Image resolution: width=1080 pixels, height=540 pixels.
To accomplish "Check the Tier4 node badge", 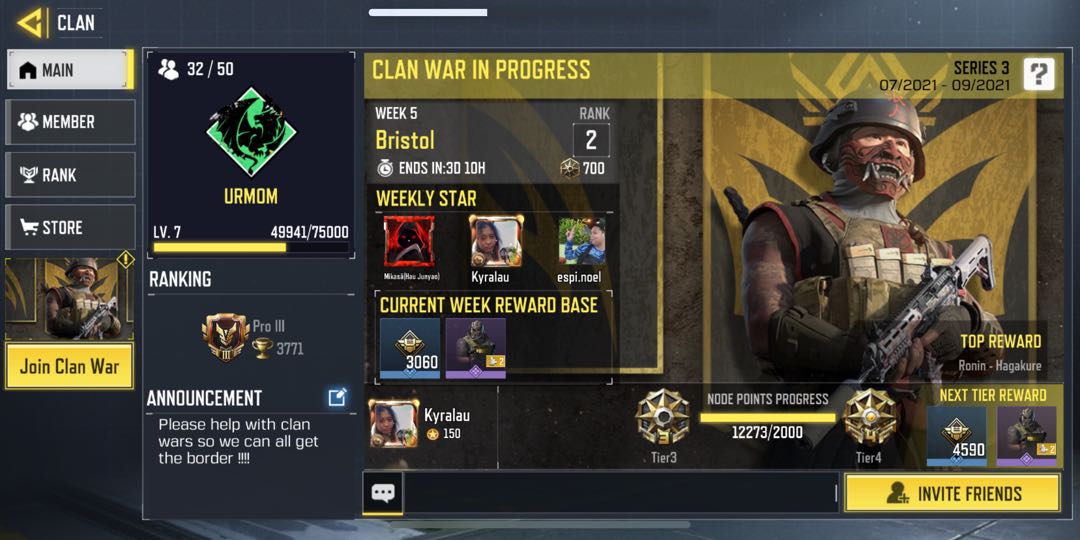I will (869, 417).
